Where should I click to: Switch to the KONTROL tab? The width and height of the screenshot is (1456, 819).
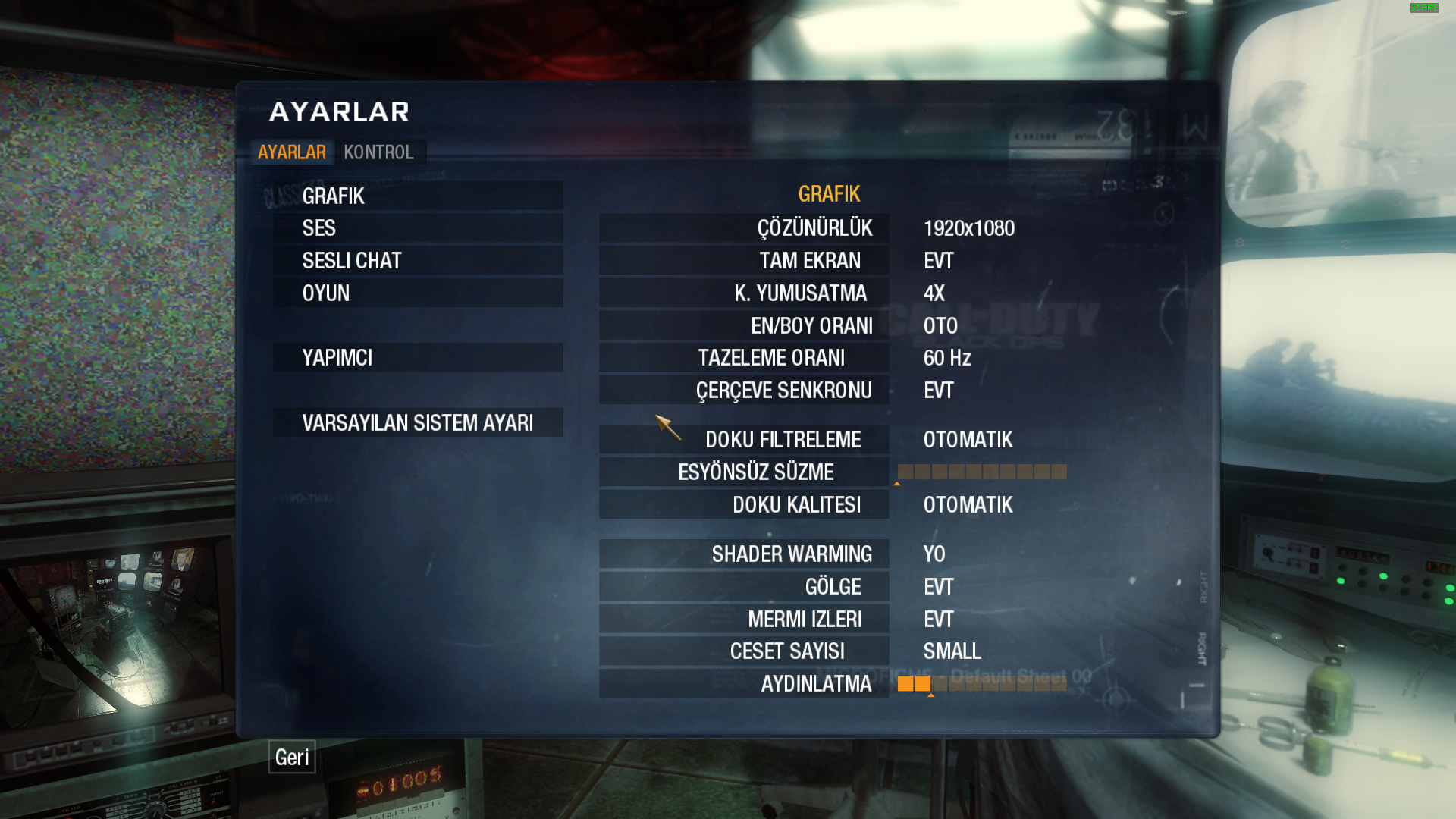378,152
